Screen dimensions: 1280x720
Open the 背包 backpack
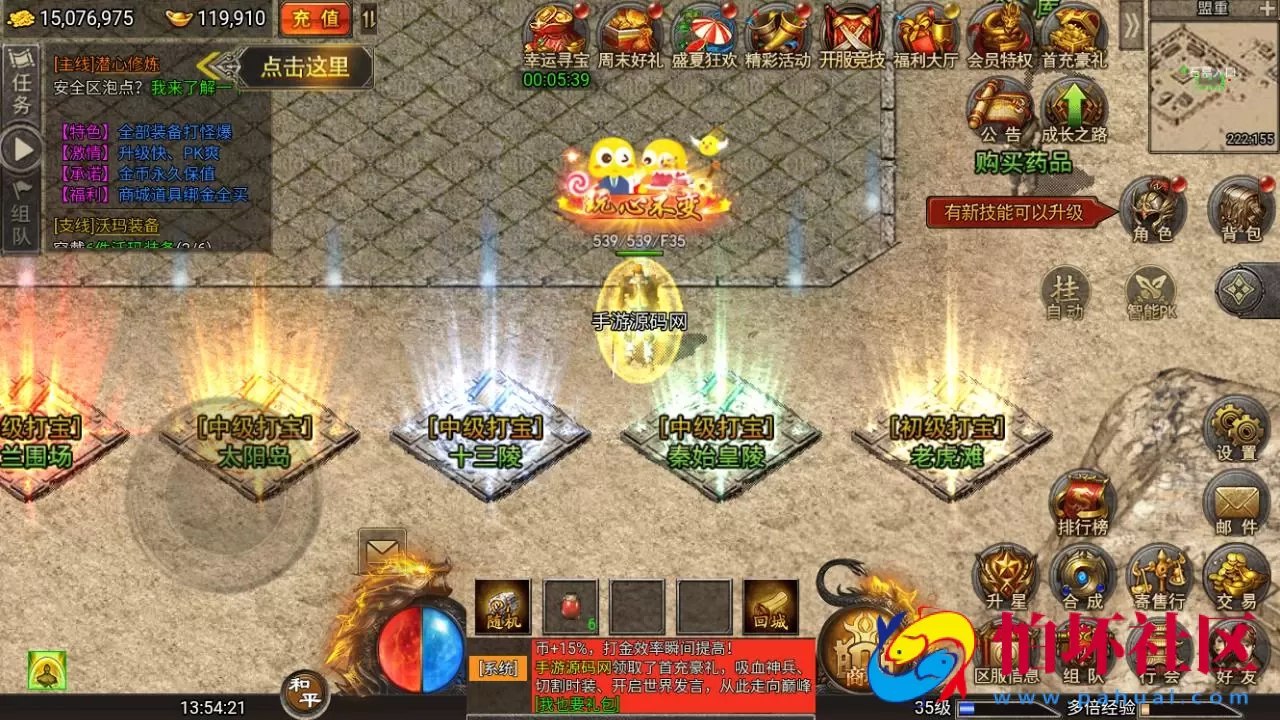[1241, 210]
